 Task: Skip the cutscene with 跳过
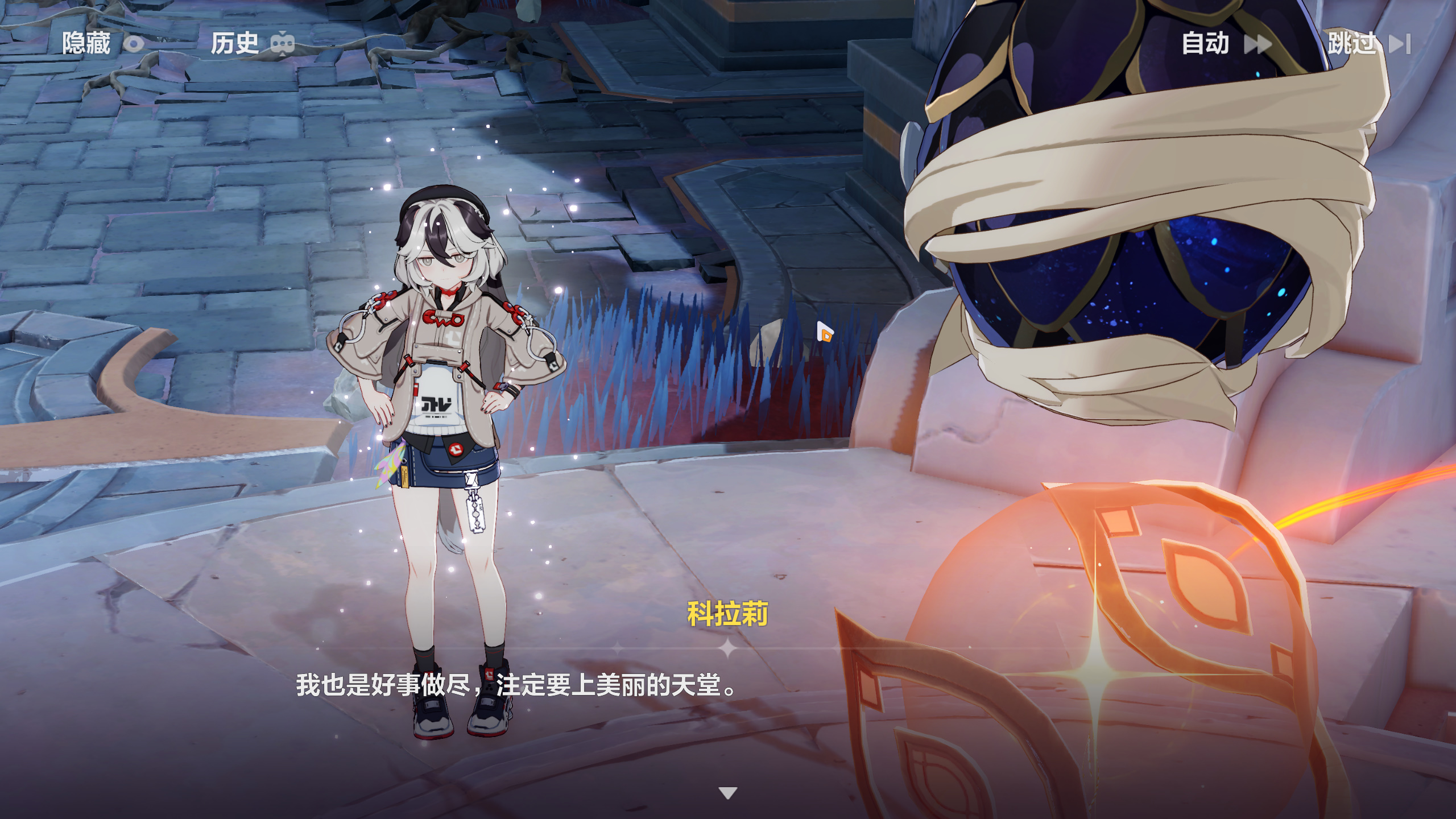pyautogui.click(x=1368, y=43)
